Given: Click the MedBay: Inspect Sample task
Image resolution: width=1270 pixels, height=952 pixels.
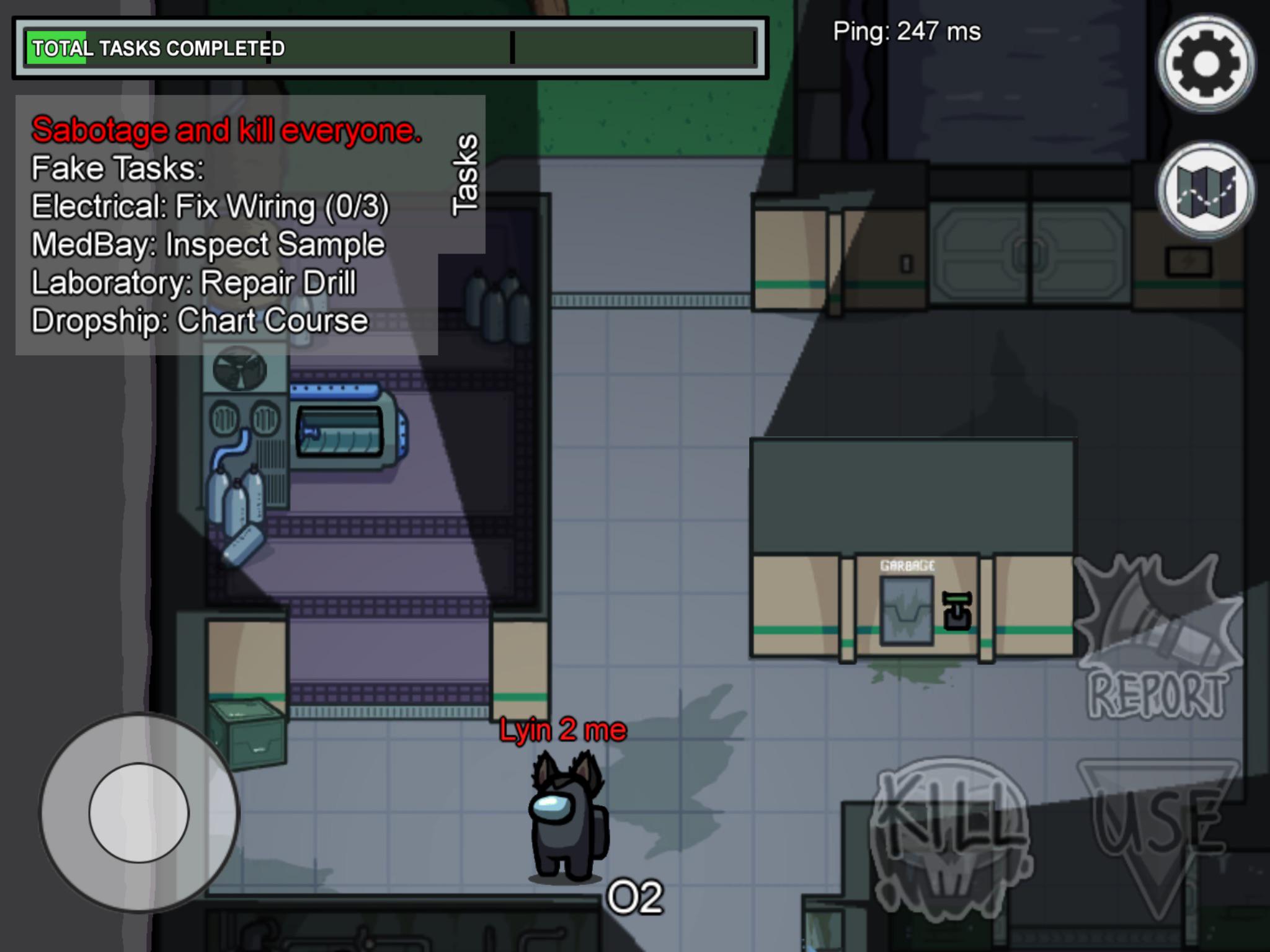Looking at the screenshot, I should point(207,244).
